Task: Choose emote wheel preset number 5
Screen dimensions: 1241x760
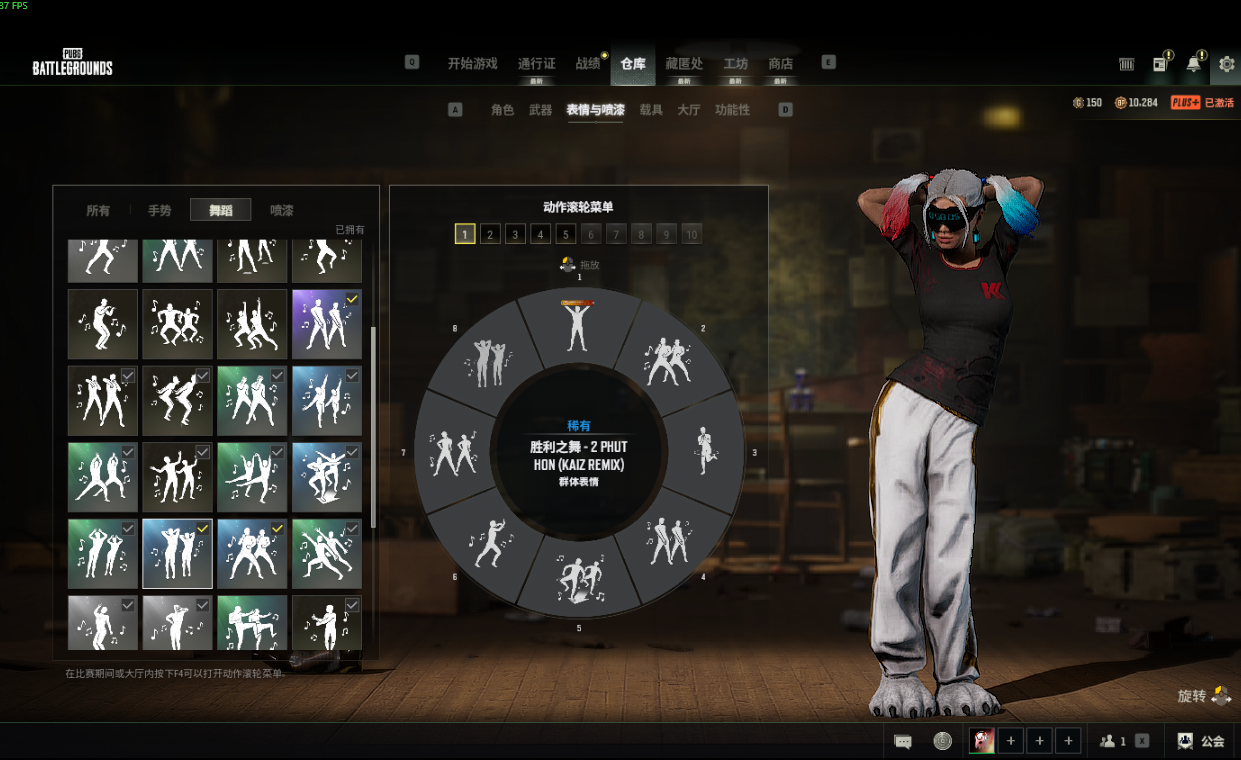Action: [566, 234]
